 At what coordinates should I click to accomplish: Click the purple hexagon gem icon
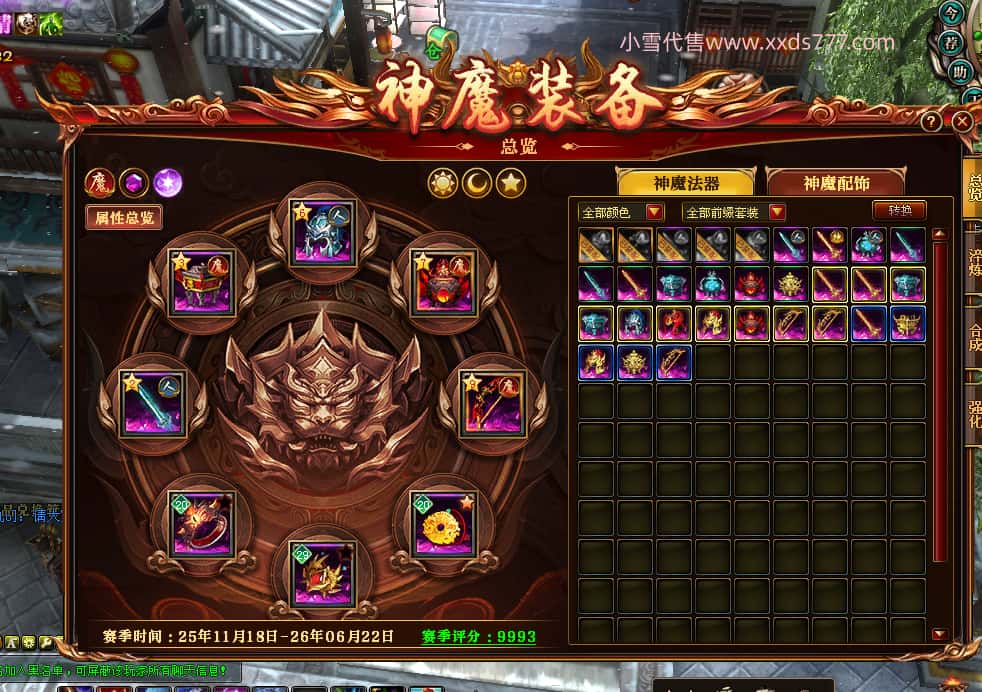(133, 183)
